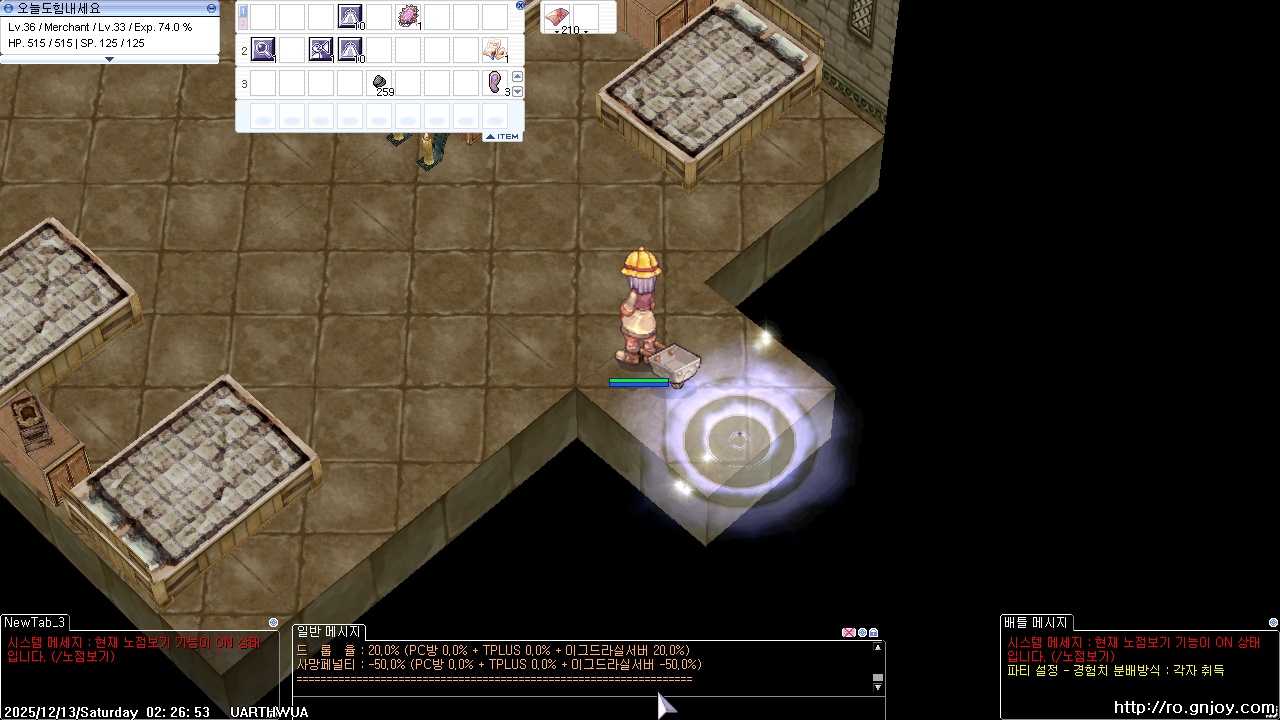
Task: Use the pink gem item in row one
Action: pyautogui.click(x=408, y=16)
